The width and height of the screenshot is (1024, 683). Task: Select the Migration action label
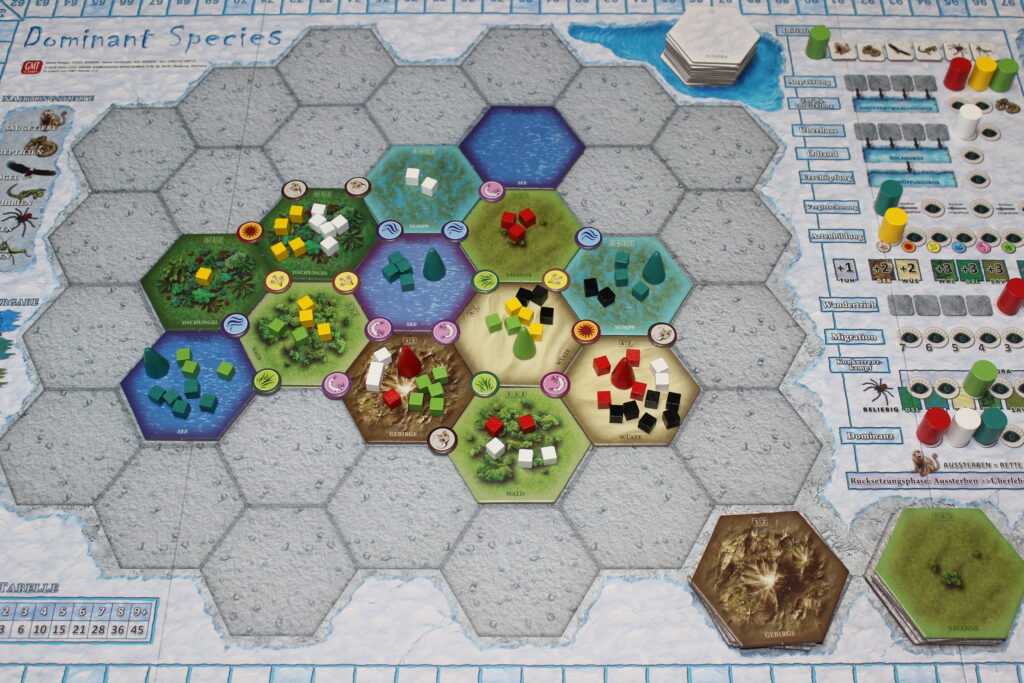853,337
